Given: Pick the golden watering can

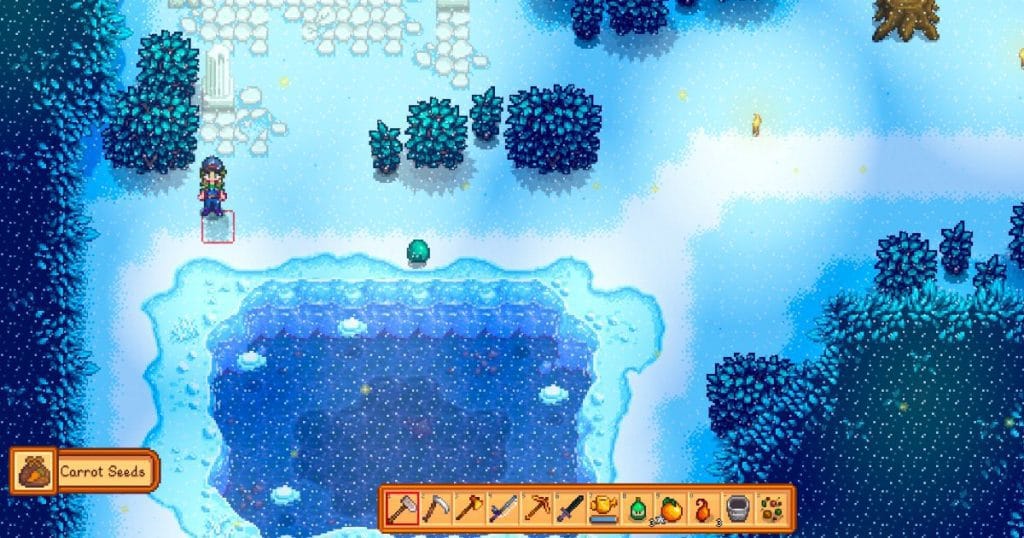Looking at the screenshot, I should point(603,508).
